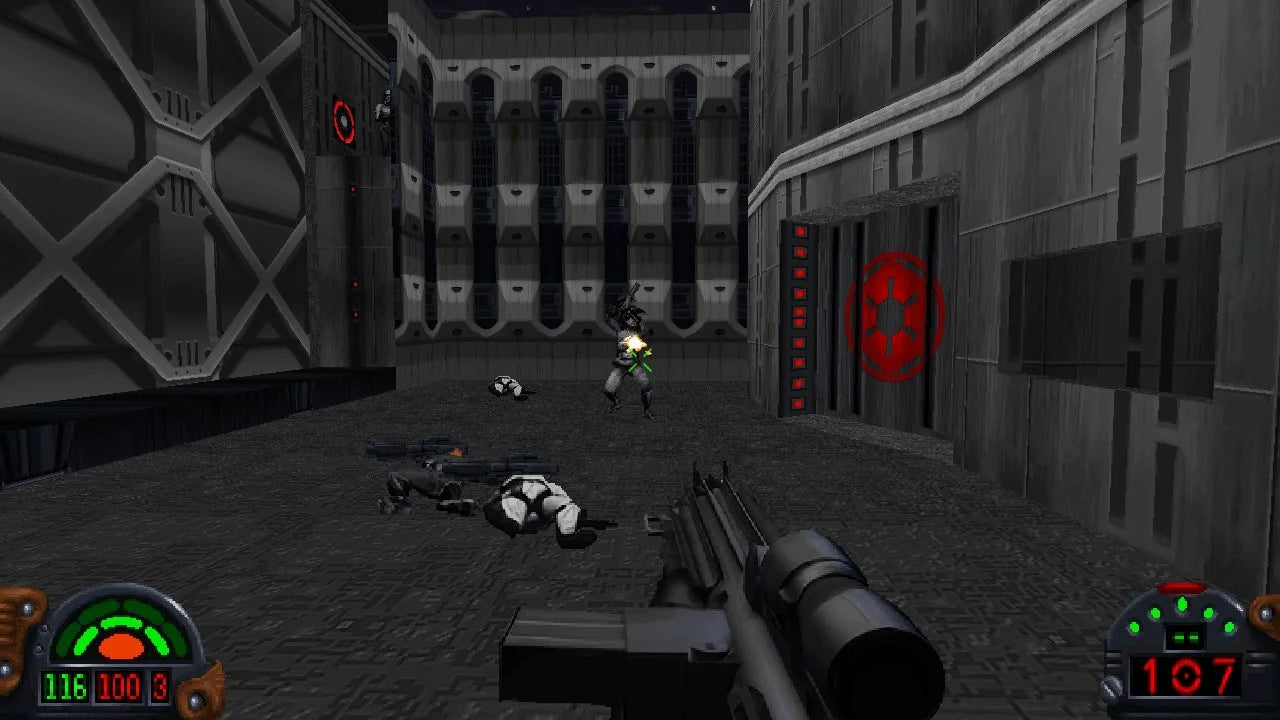The width and height of the screenshot is (1280, 720).
Task: Click the orange core of the health gauge
Action: tap(121, 645)
